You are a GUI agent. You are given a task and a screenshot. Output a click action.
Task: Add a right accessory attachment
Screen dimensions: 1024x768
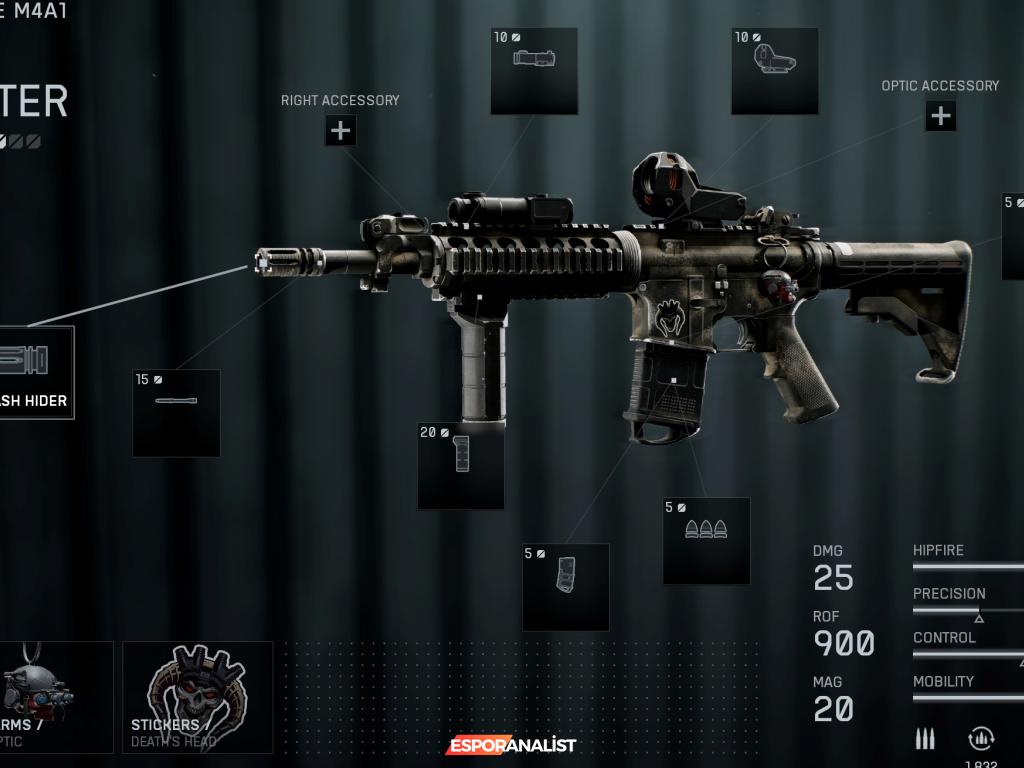340,130
